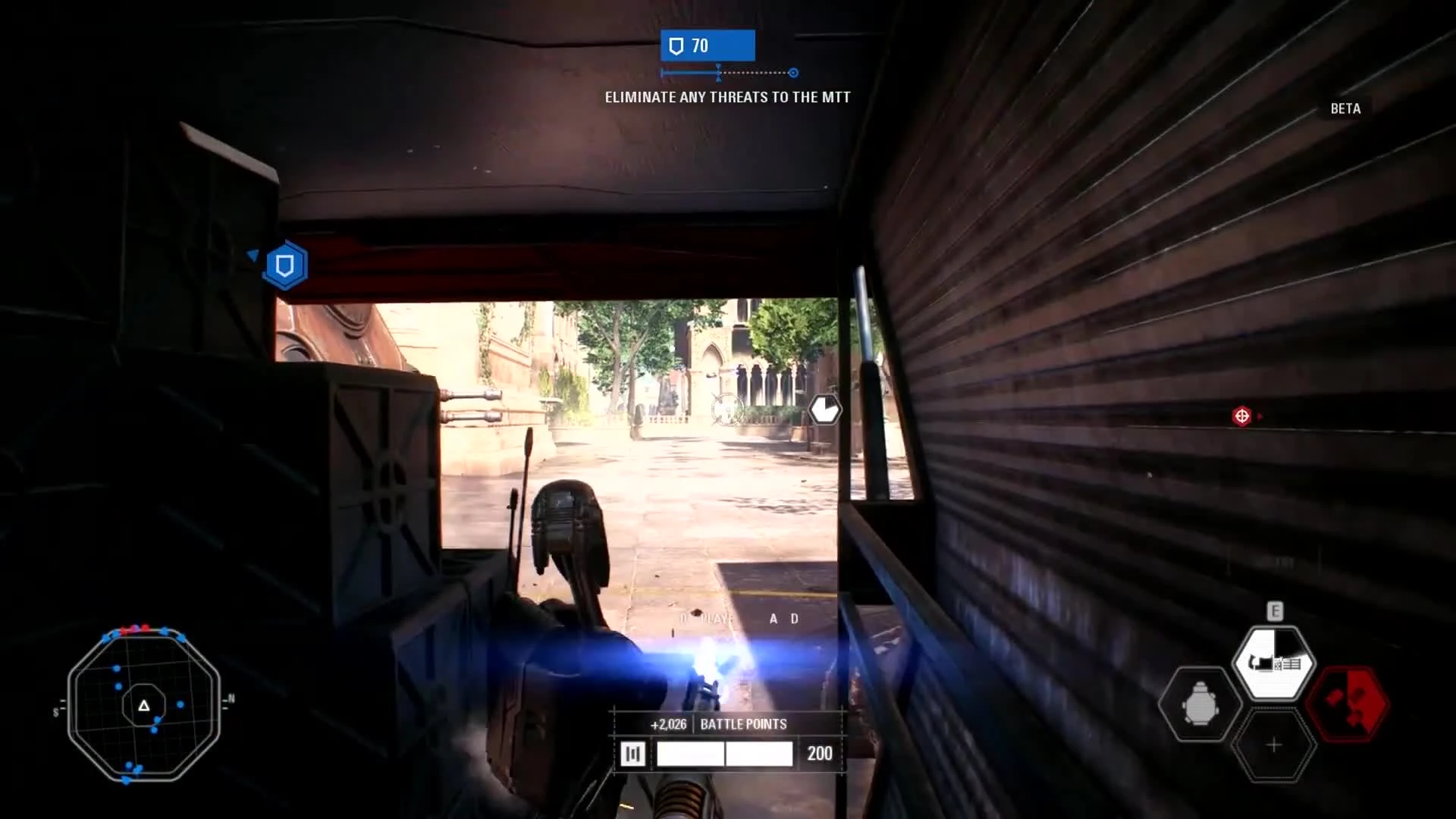Toggle the crosshair reticle in screen center
The height and width of the screenshot is (819, 1456).
pos(726,409)
